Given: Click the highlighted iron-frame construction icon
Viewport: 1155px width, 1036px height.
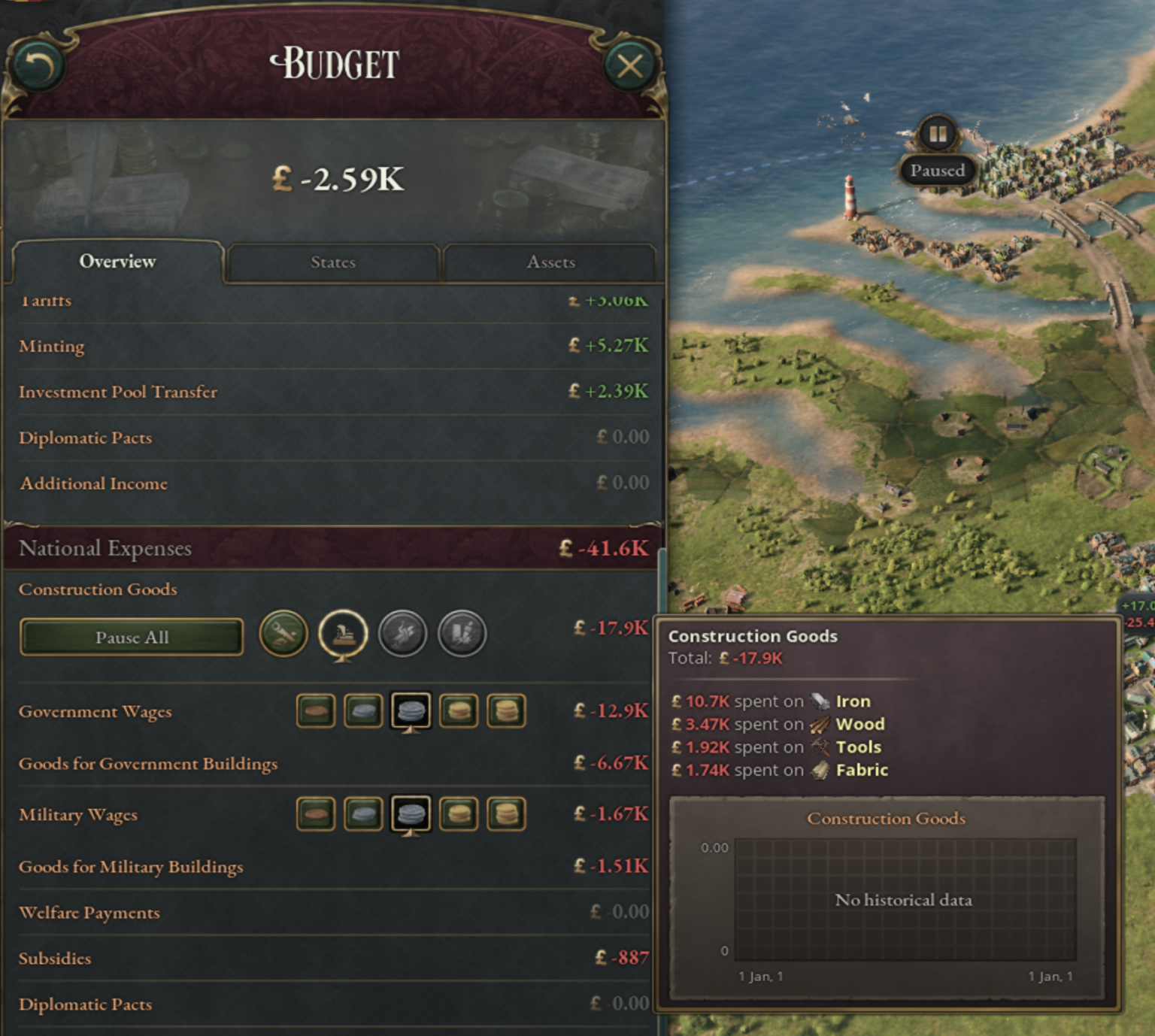Looking at the screenshot, I should (x=343, y=634).
